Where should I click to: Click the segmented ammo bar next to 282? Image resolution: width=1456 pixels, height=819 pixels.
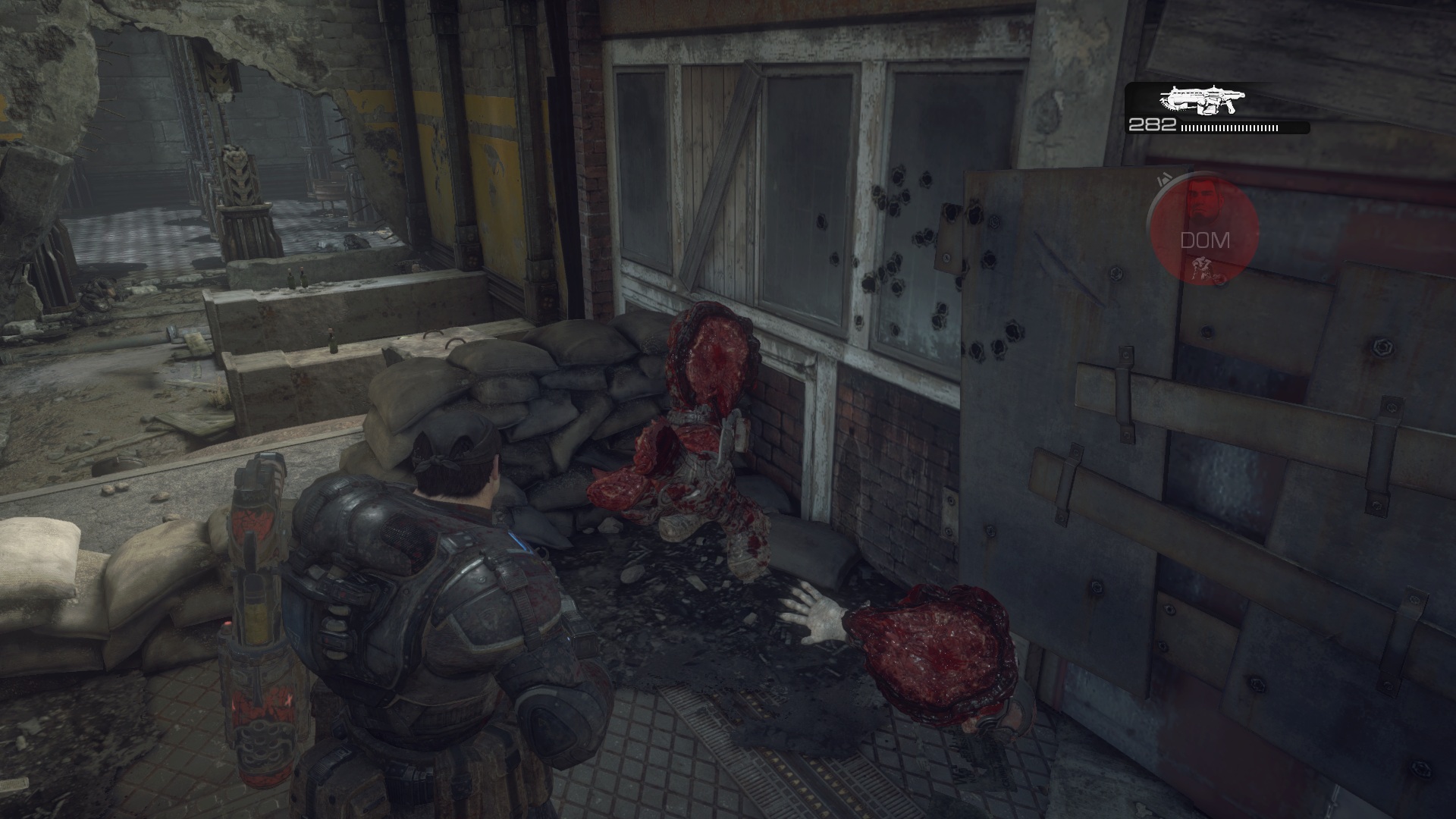[x=1228, y=129]
